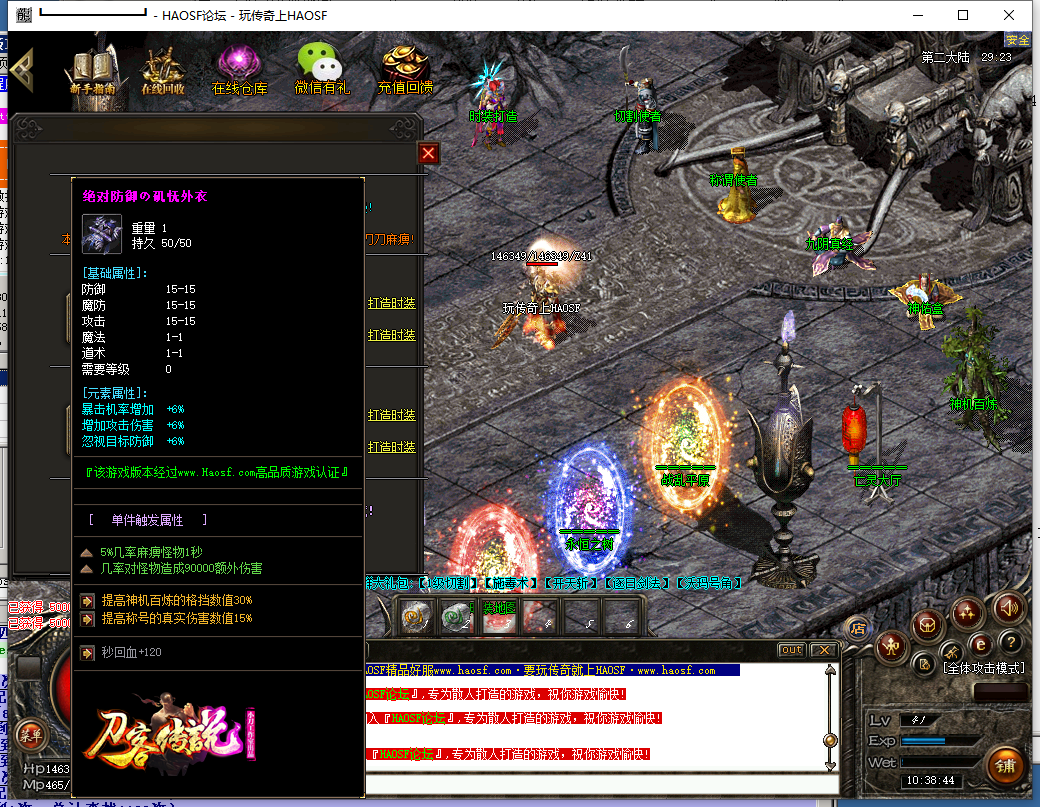This screenshot has height=807, width=1040.
Task: Maximize the game window
Action: point(963,15)
